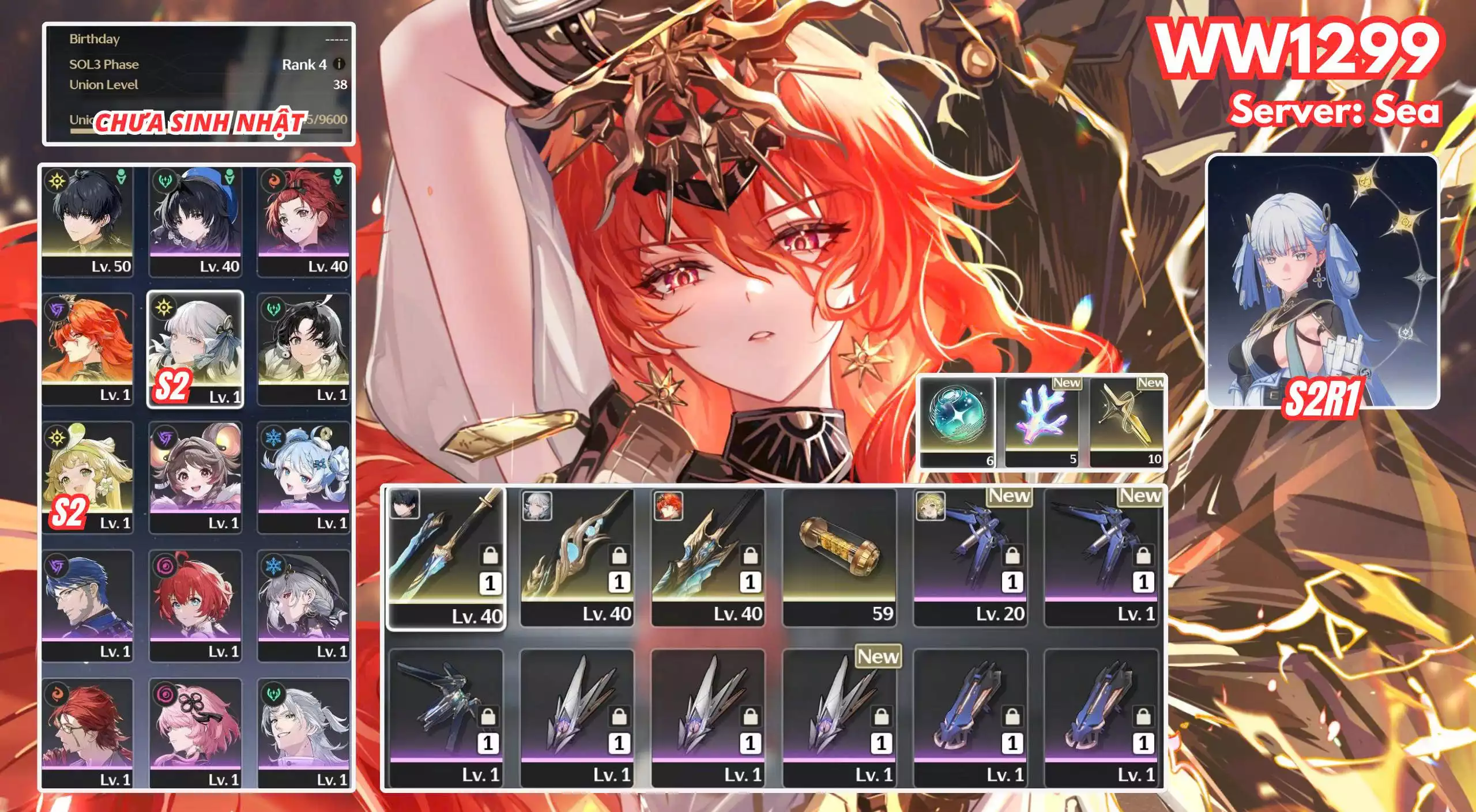
Task: Toggle the lock on the Lv.40 broadblade weapon
Action: pyautogui.click(x=751, y=556)
